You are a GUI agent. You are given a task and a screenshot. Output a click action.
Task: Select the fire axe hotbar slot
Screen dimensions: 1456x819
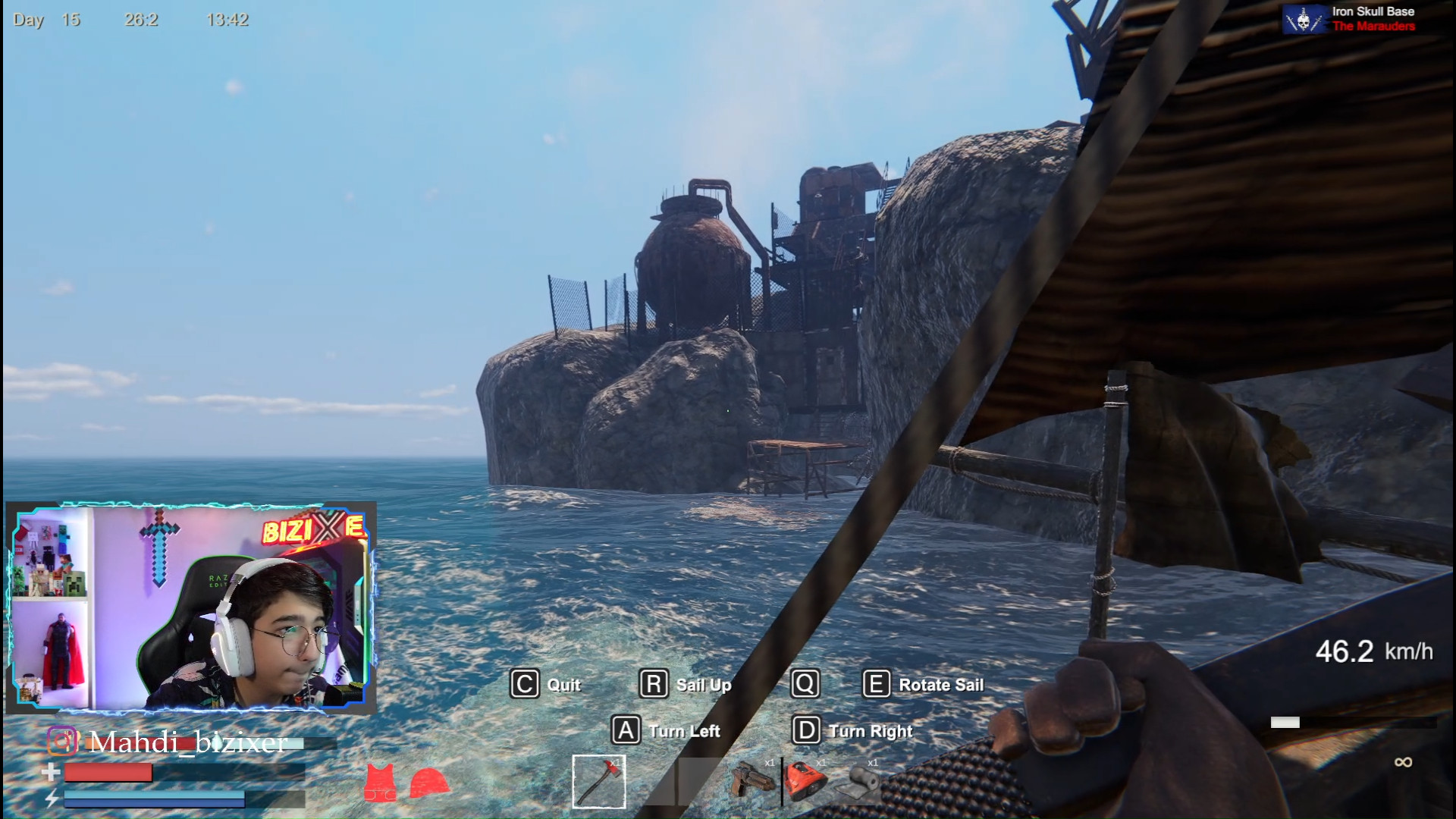[599, 781]
